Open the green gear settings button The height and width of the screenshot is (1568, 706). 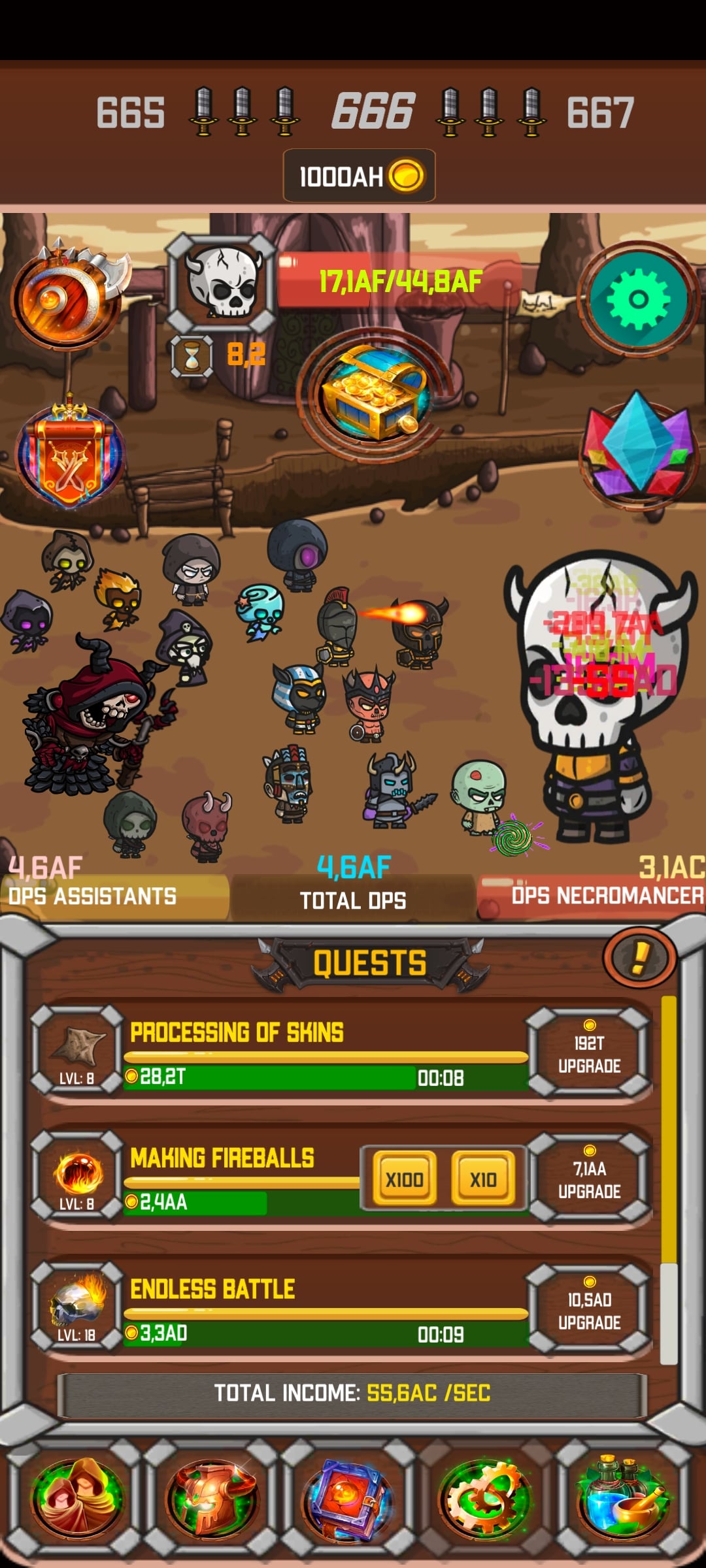coord(638,299)
